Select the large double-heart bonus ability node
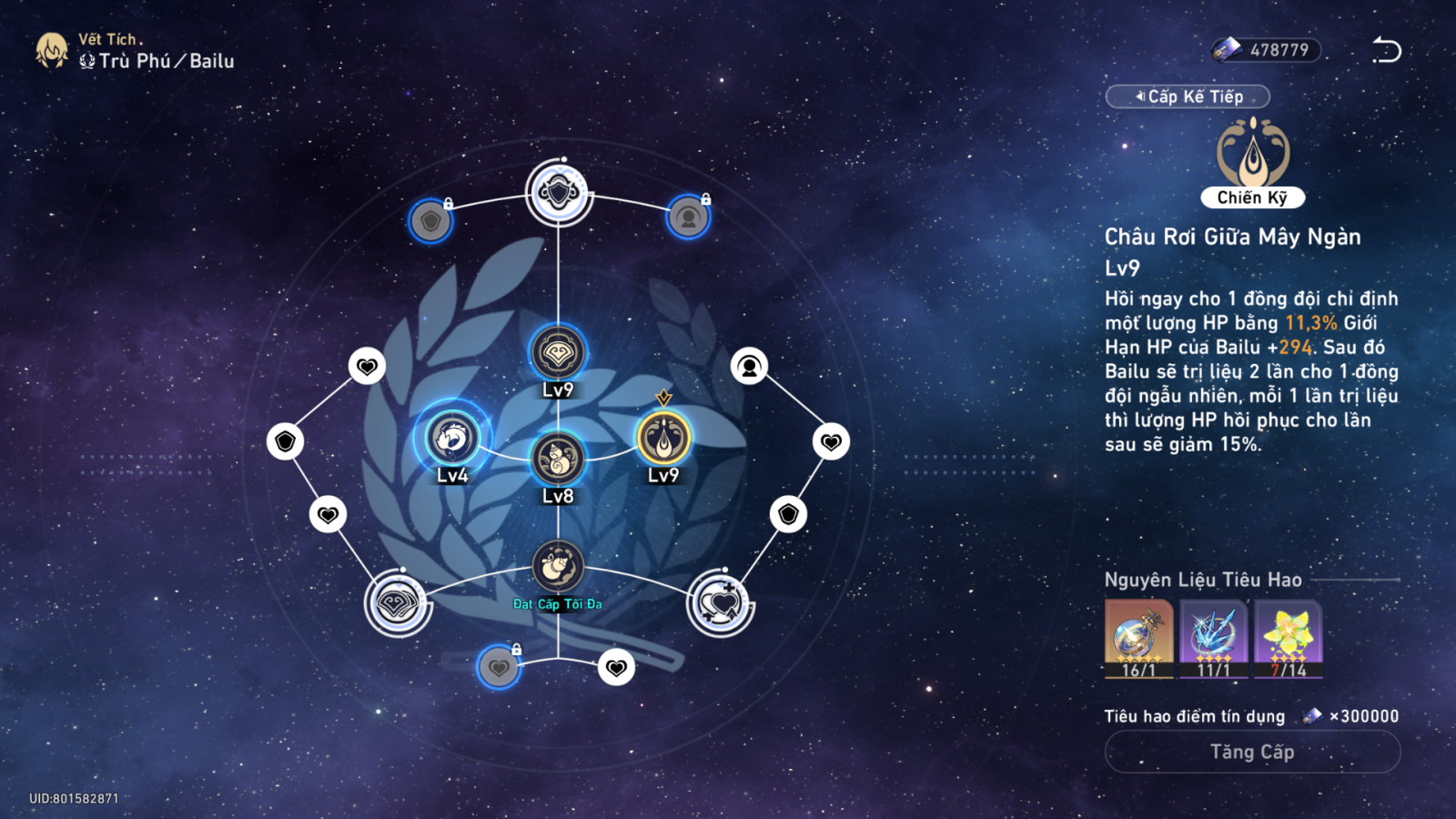This screenshot has width=1456, height=819. 721,603
